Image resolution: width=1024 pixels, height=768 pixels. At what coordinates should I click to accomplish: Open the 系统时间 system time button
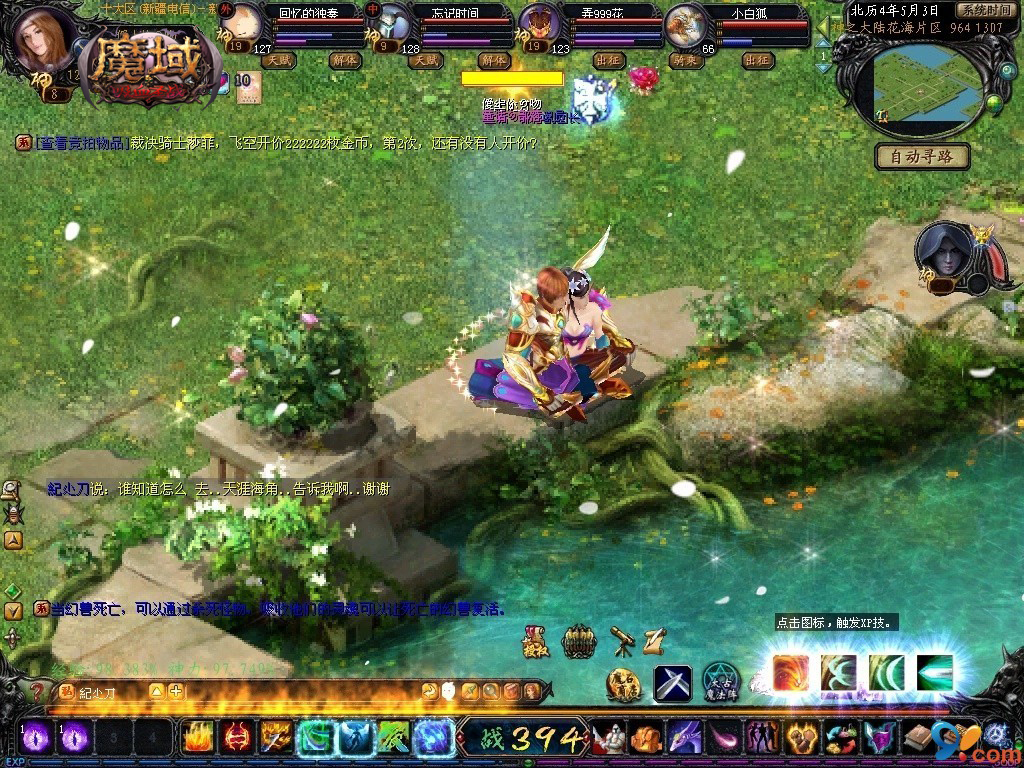pos(983,9)
